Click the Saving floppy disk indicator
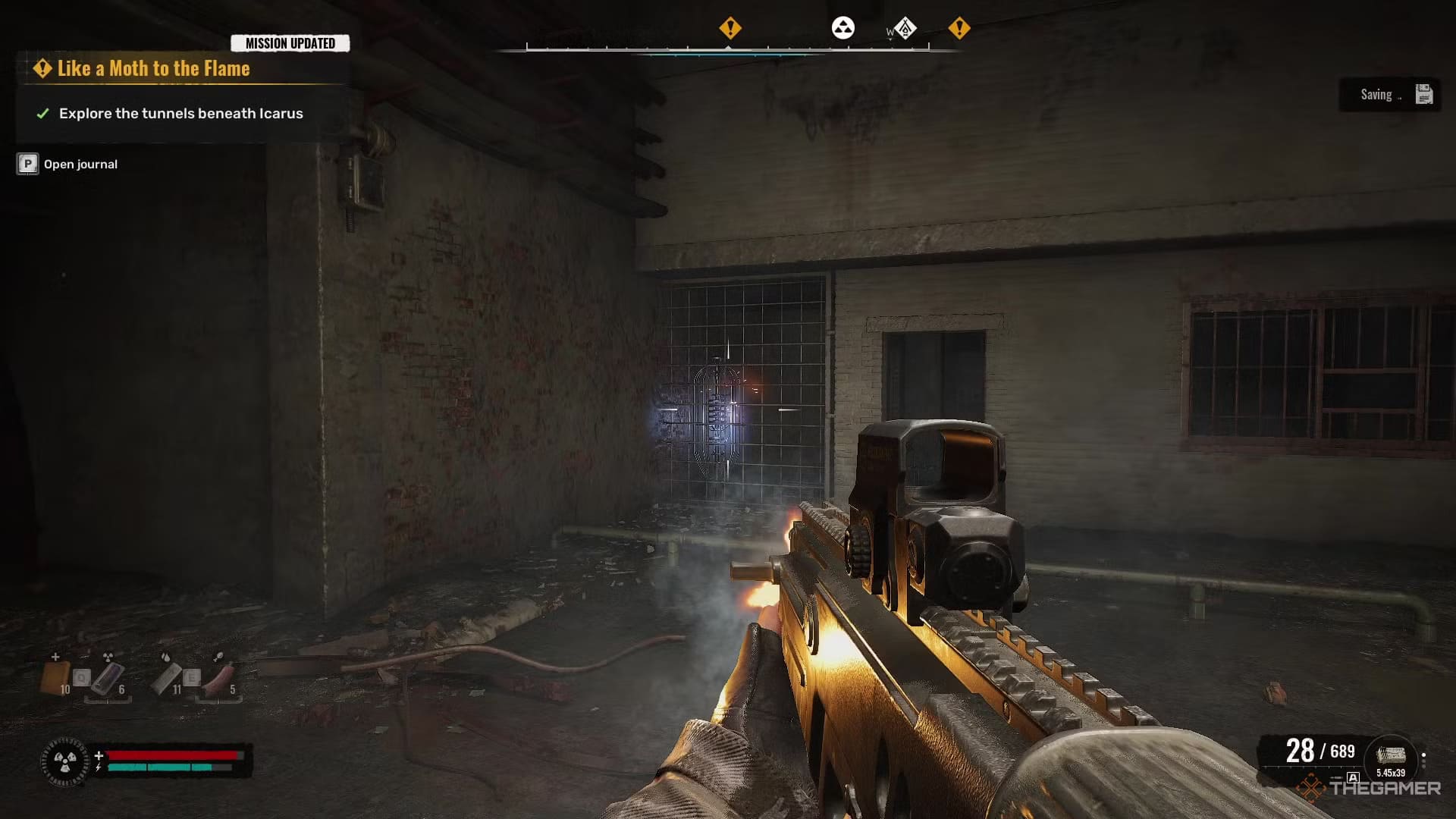Viewport: 1456px width, 819px height. (x=1423, y=95)
